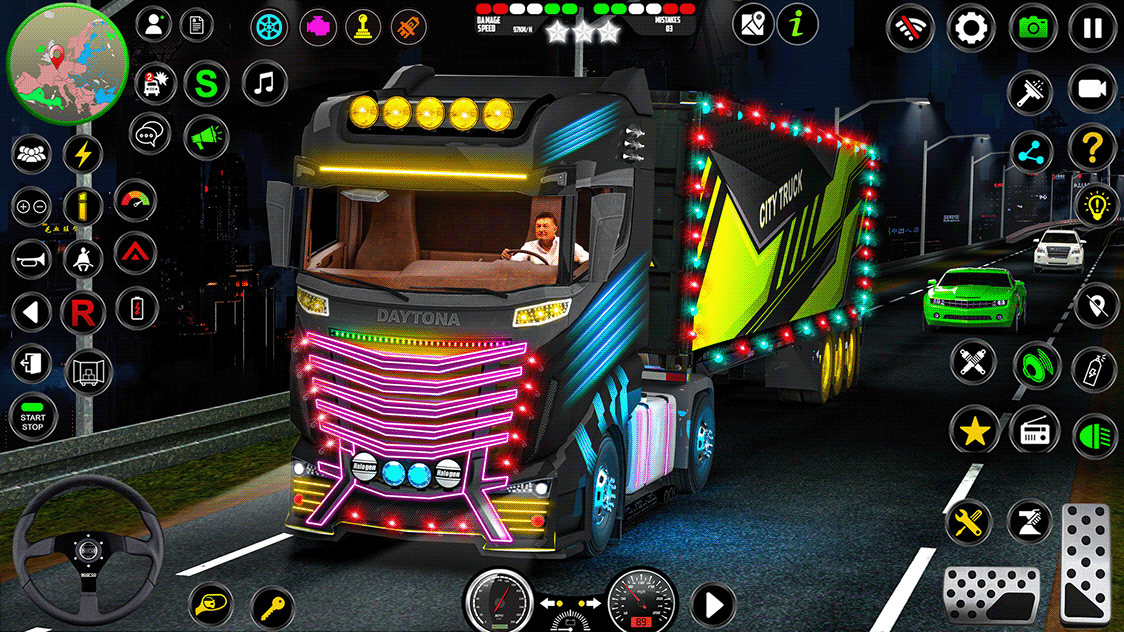Shift into reverse with the red R
This screenshot has width=1124, height=632.
(83, 313)
